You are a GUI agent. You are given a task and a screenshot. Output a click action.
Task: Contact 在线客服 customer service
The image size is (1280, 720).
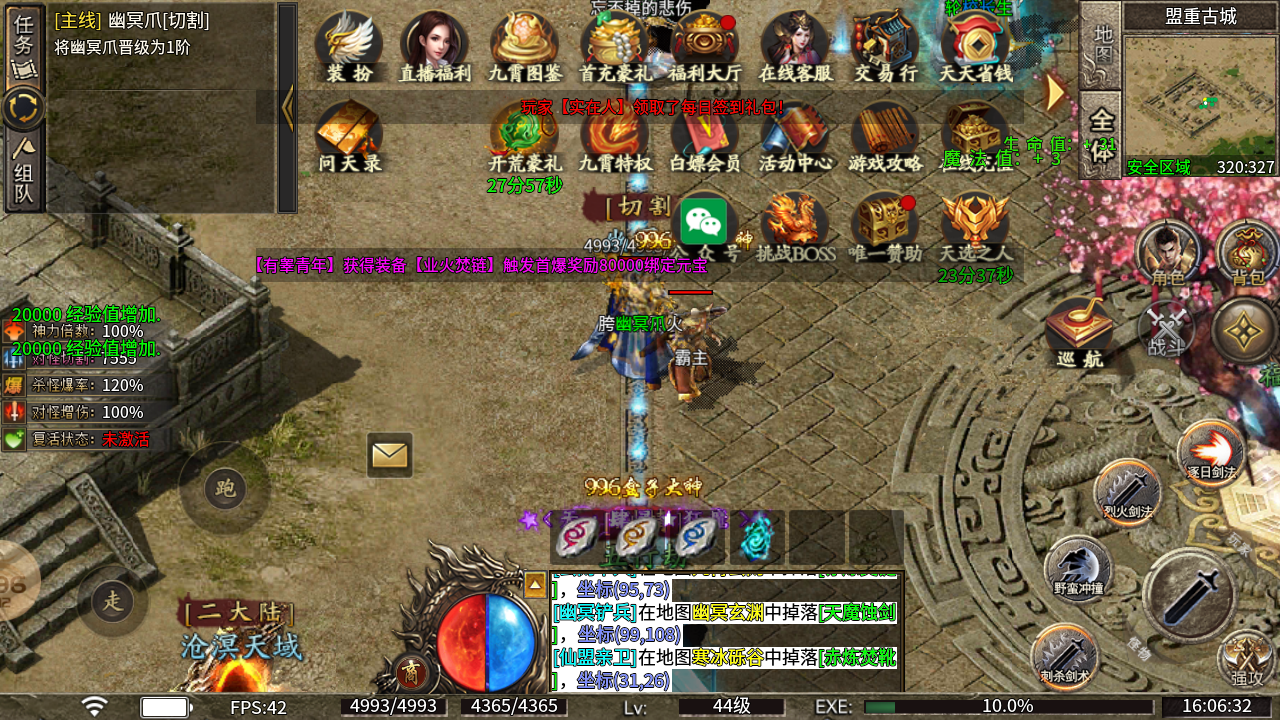click(x=795, y=45)
